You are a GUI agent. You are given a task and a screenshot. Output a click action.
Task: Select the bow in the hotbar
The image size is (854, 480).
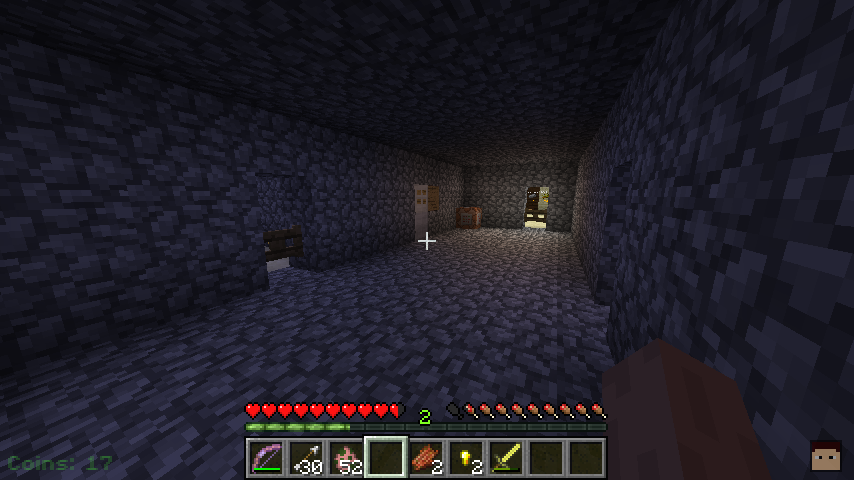point(265,458)
